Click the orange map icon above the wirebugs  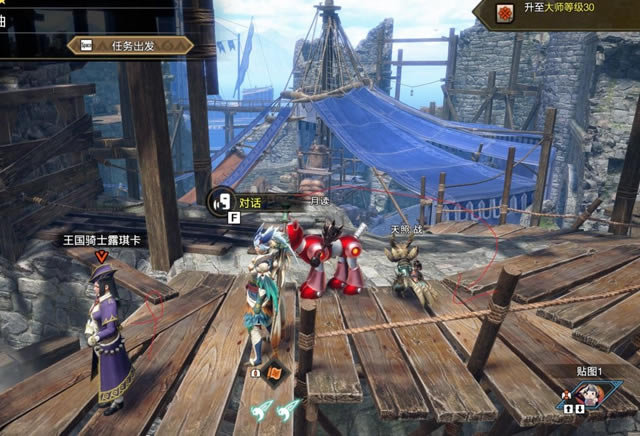pos(275,372)
